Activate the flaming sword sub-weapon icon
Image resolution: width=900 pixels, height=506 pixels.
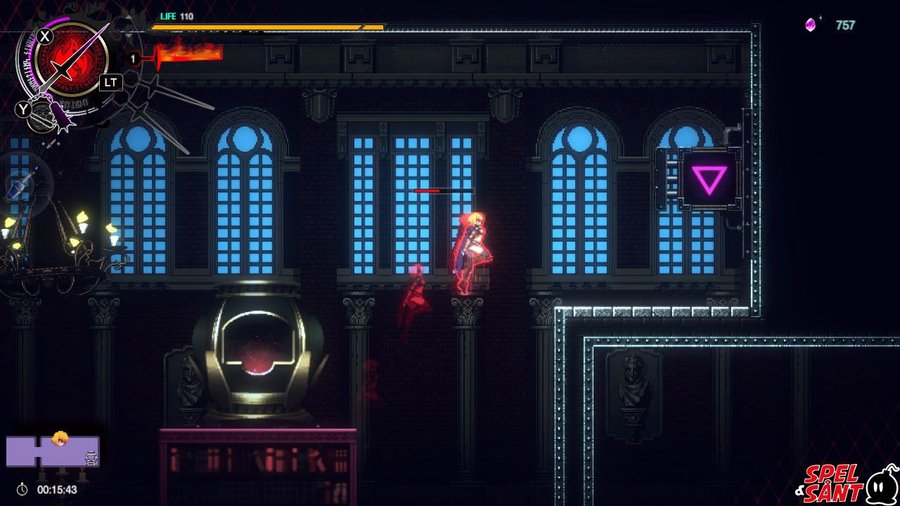[188, 54]
